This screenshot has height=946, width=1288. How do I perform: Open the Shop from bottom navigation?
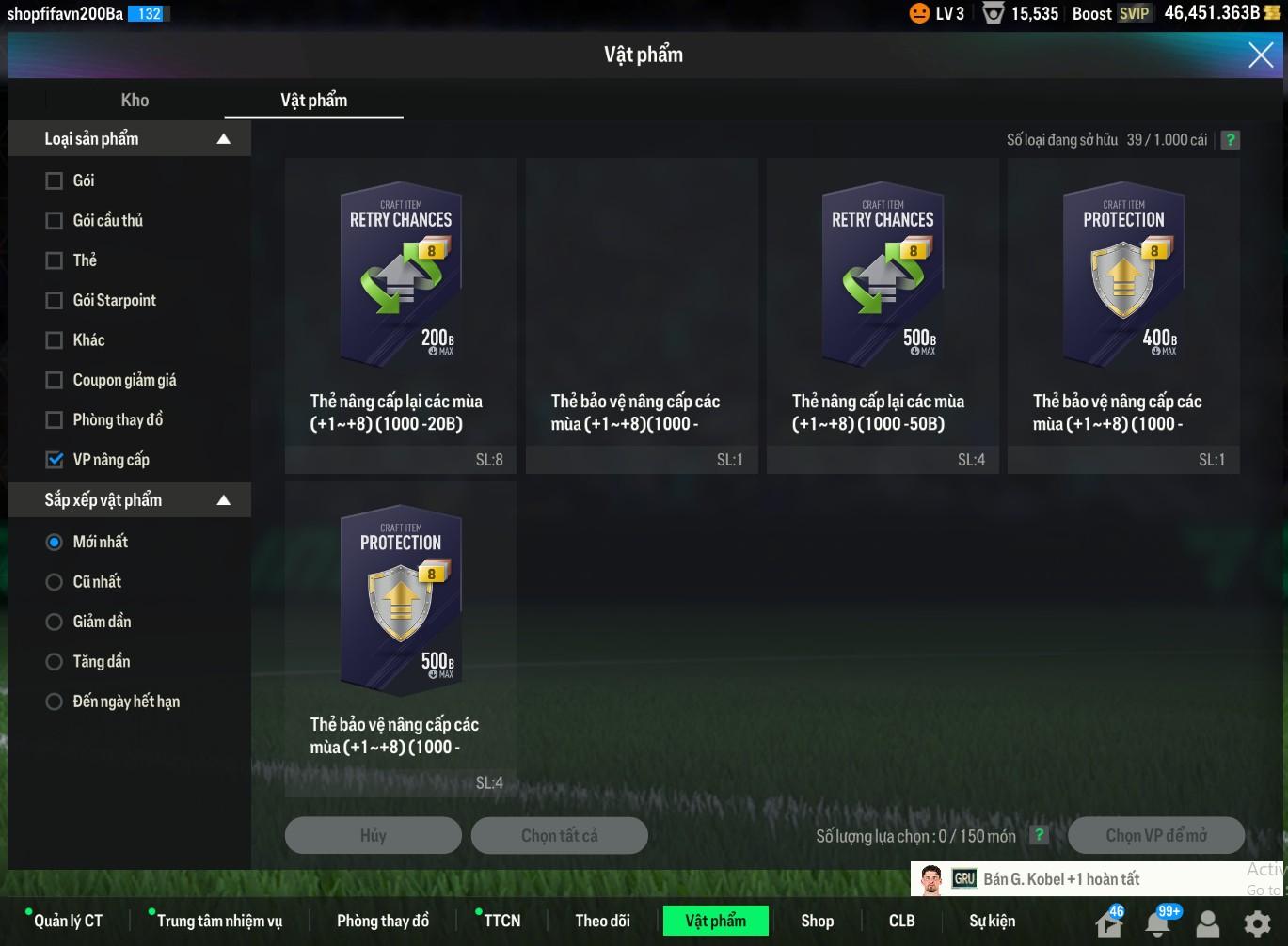[817, 921]
